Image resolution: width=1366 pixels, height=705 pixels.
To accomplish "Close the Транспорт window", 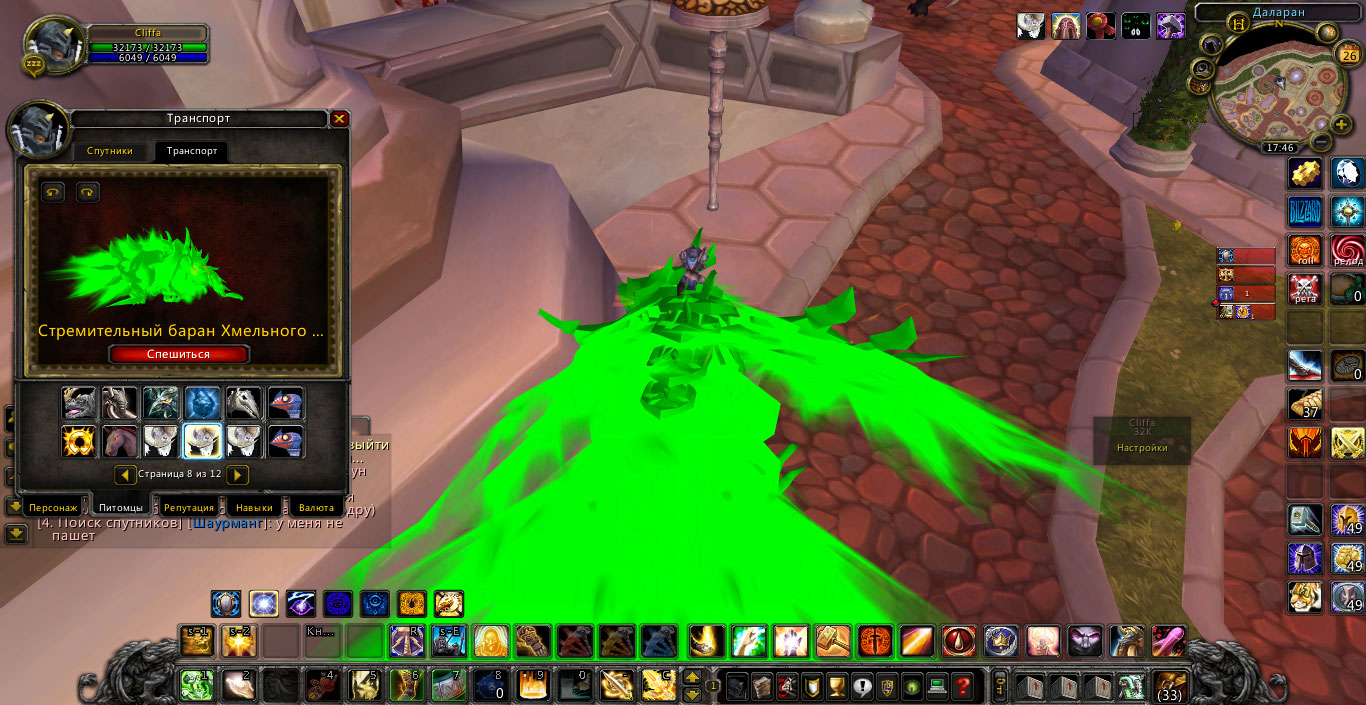I will pos(339,119).
